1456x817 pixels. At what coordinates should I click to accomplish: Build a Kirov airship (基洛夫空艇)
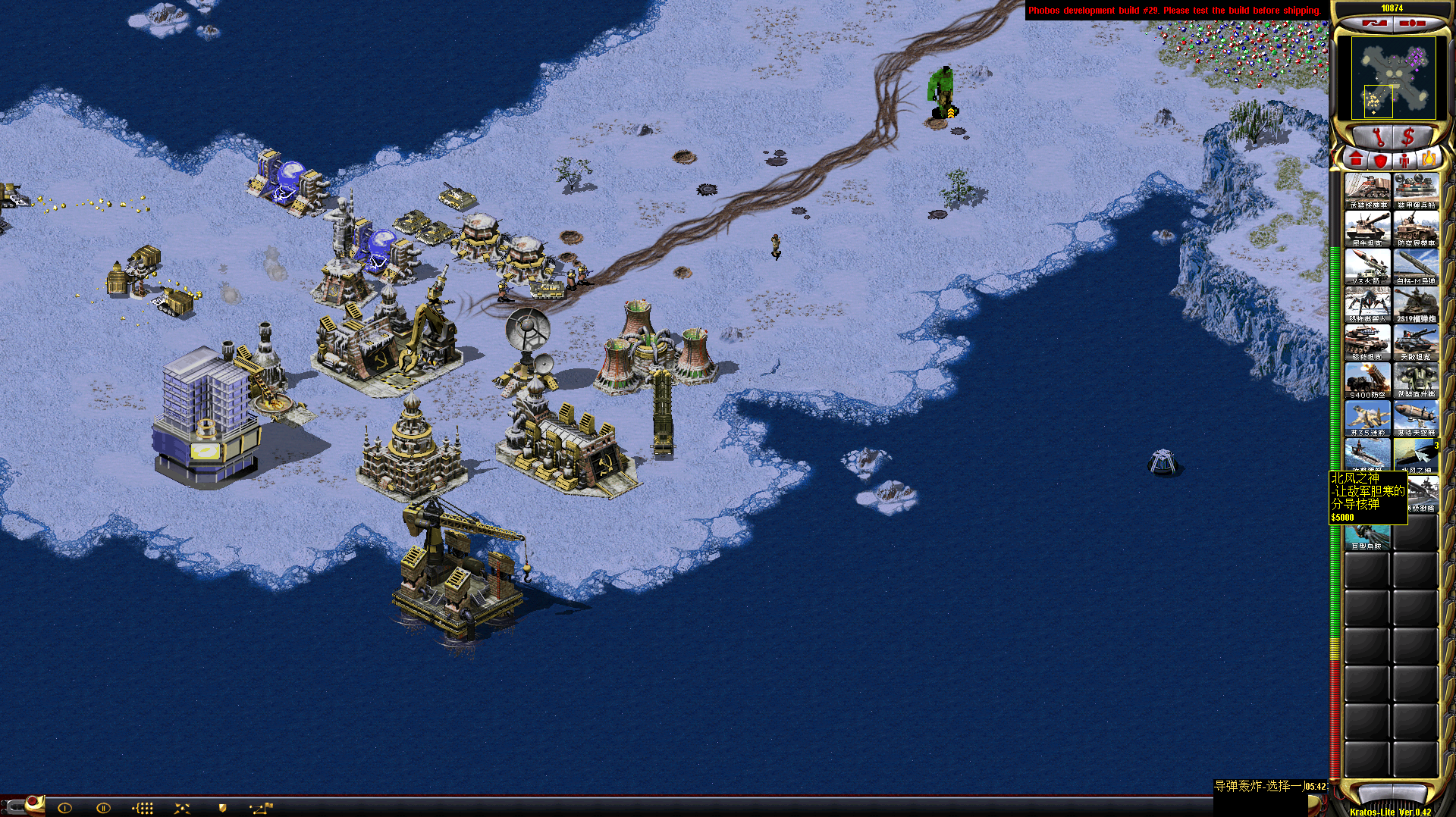point(1416,418)
